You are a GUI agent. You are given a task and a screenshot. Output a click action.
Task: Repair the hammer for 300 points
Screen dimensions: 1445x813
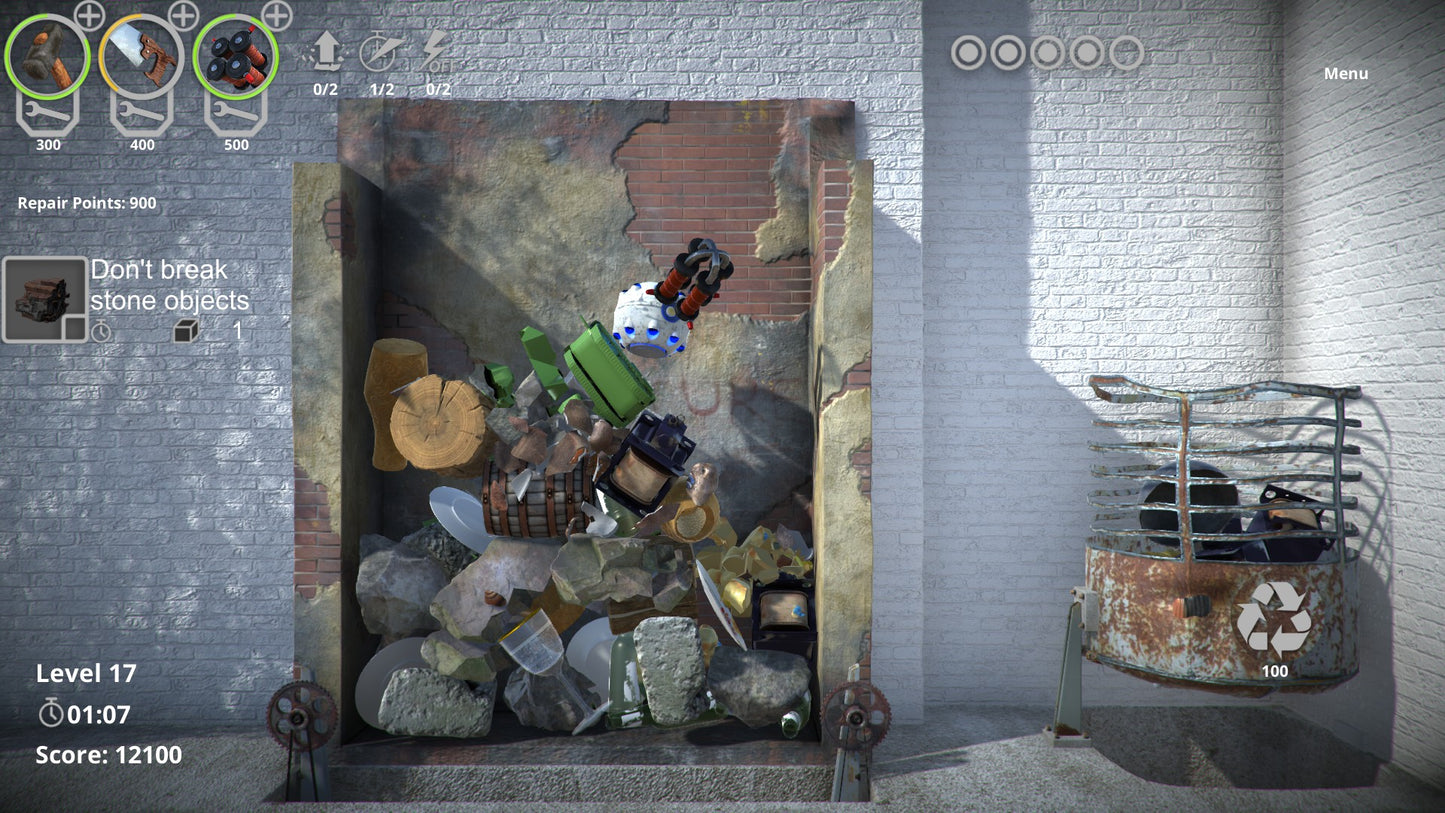(47, 115)
